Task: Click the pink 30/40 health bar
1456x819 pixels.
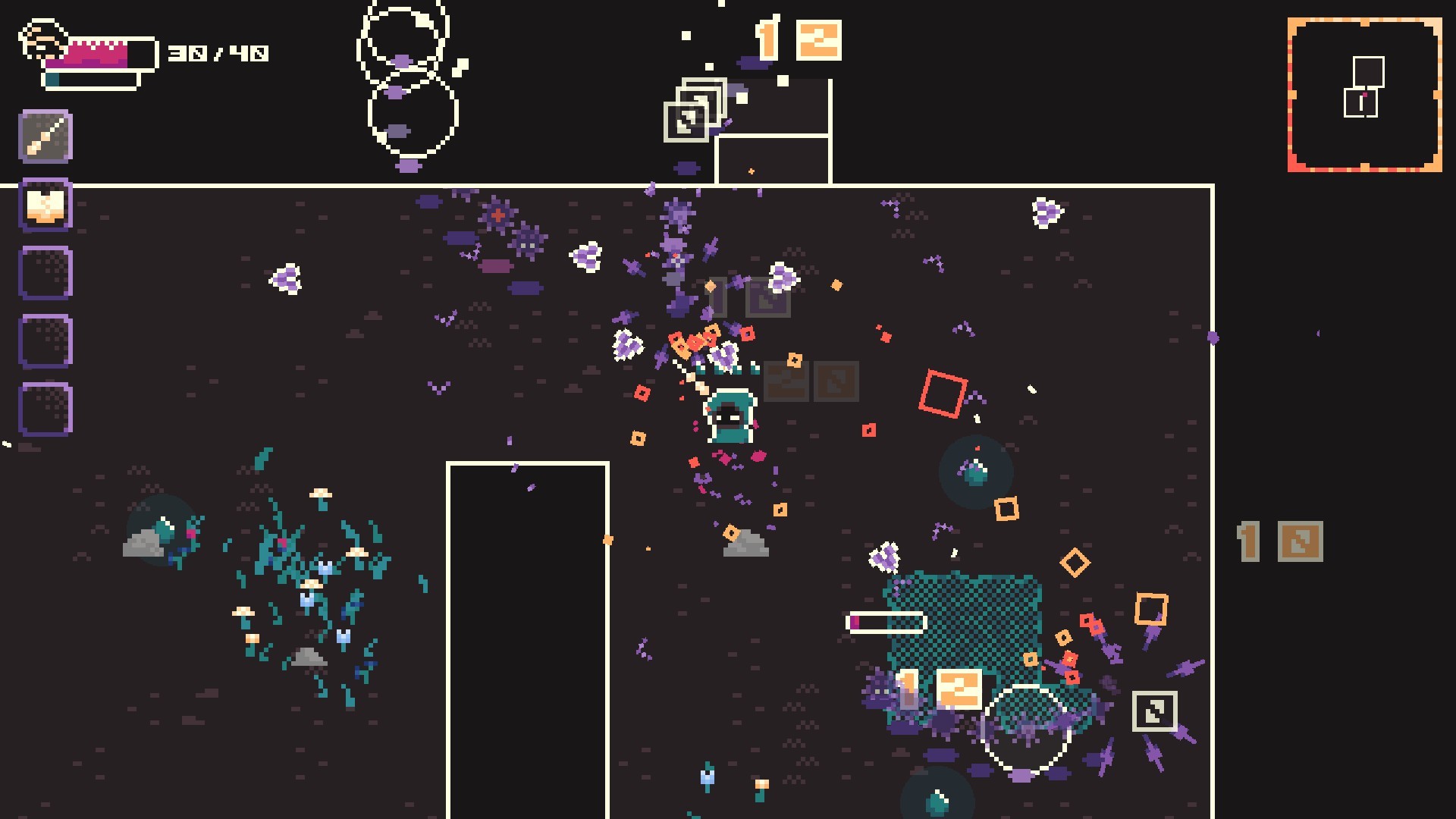Action: [x=99, y=52]
